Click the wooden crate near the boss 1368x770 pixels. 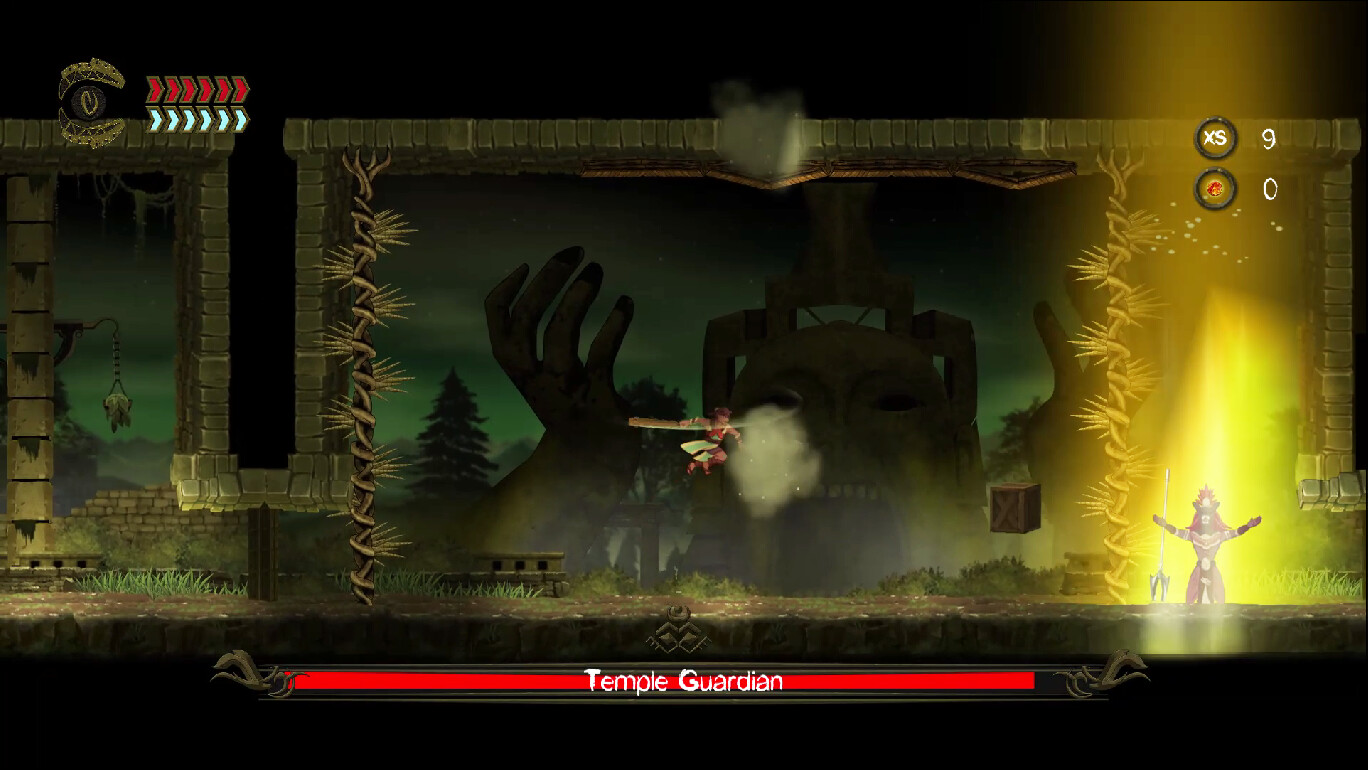point(1016,507)
